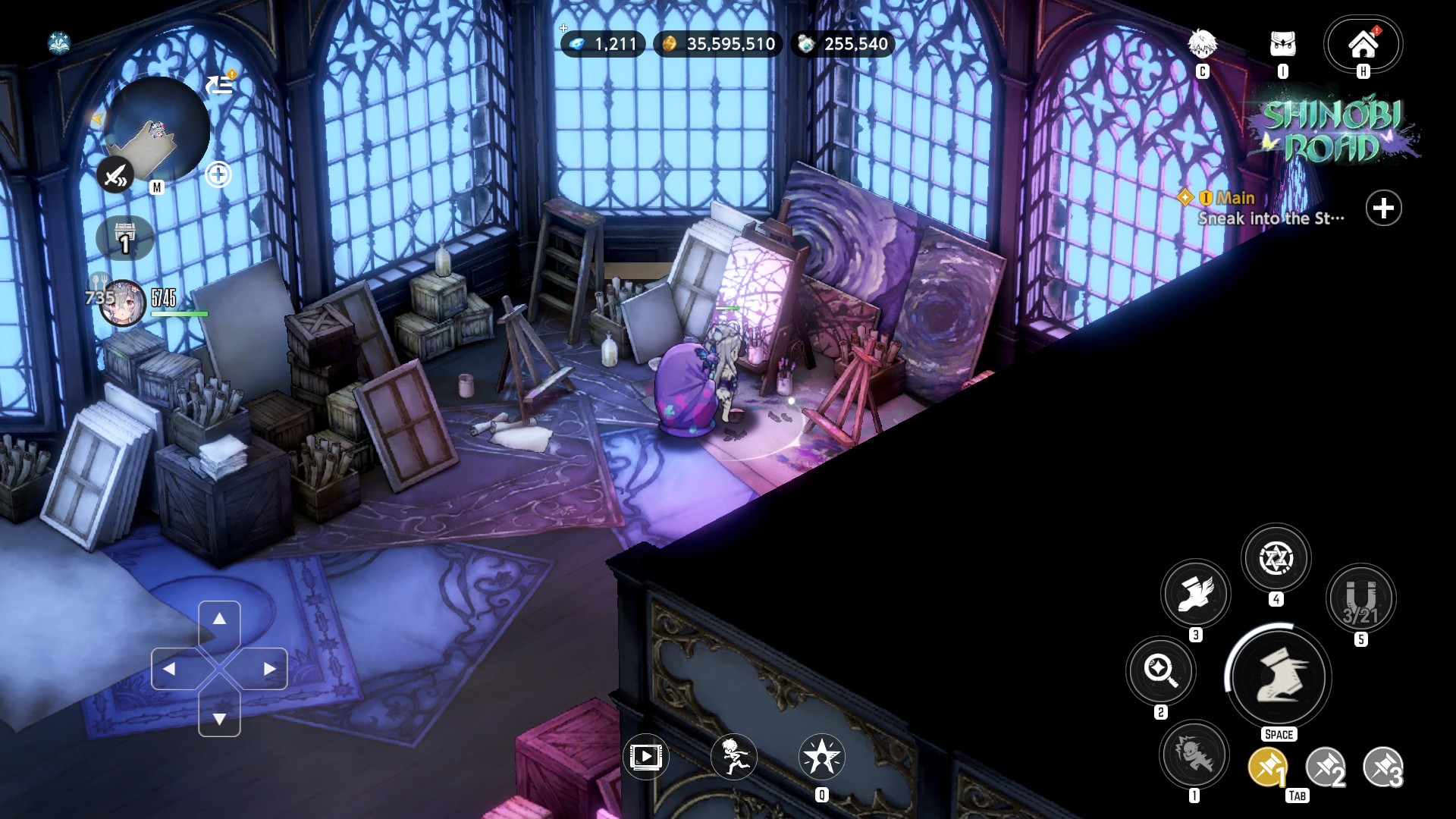Activate the star silhouette skill
1456x819 pixels.
click(x=821, y=756)
